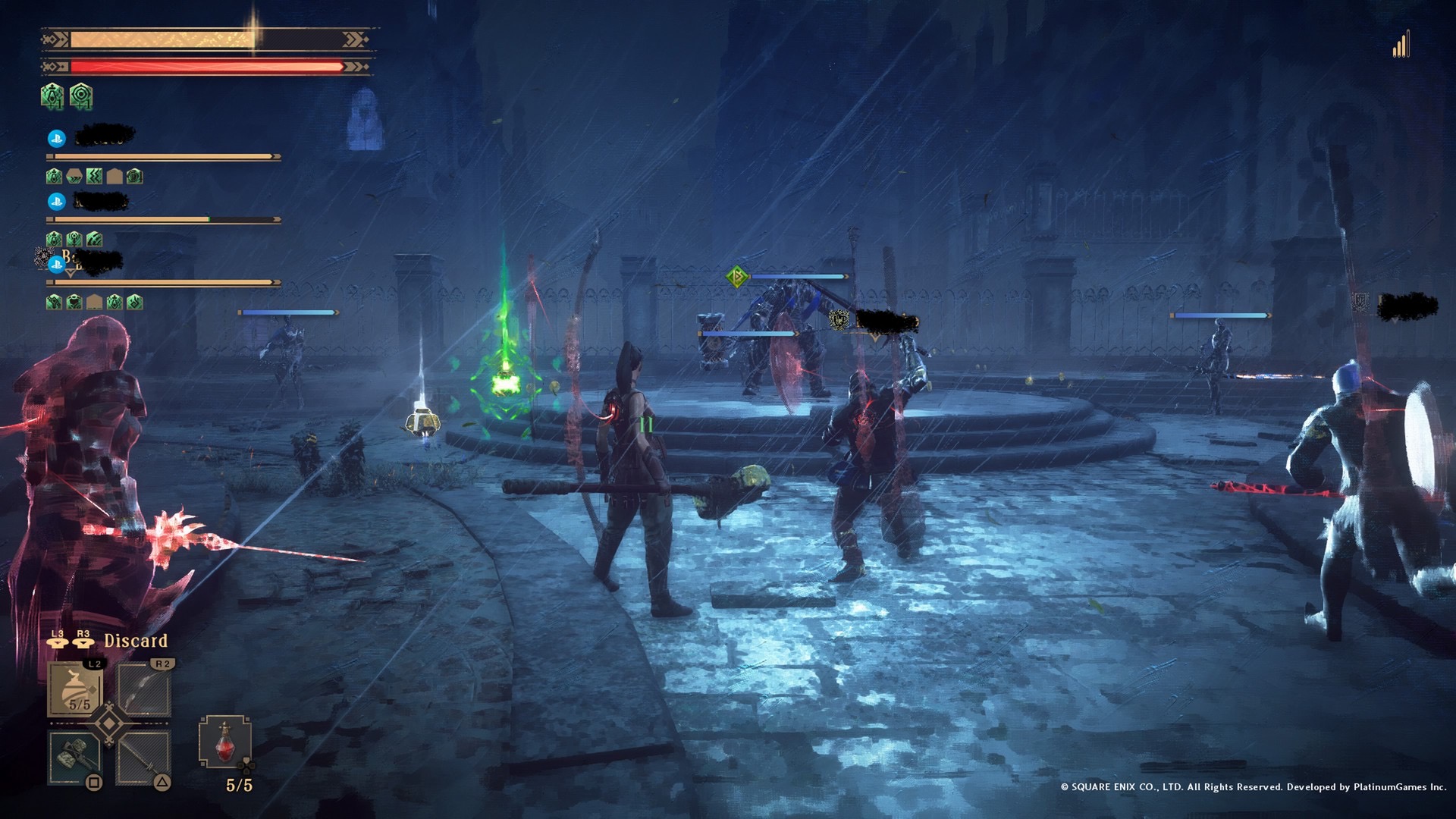
Task: Click the connection signal strength icon
Action: point(1401,45)
